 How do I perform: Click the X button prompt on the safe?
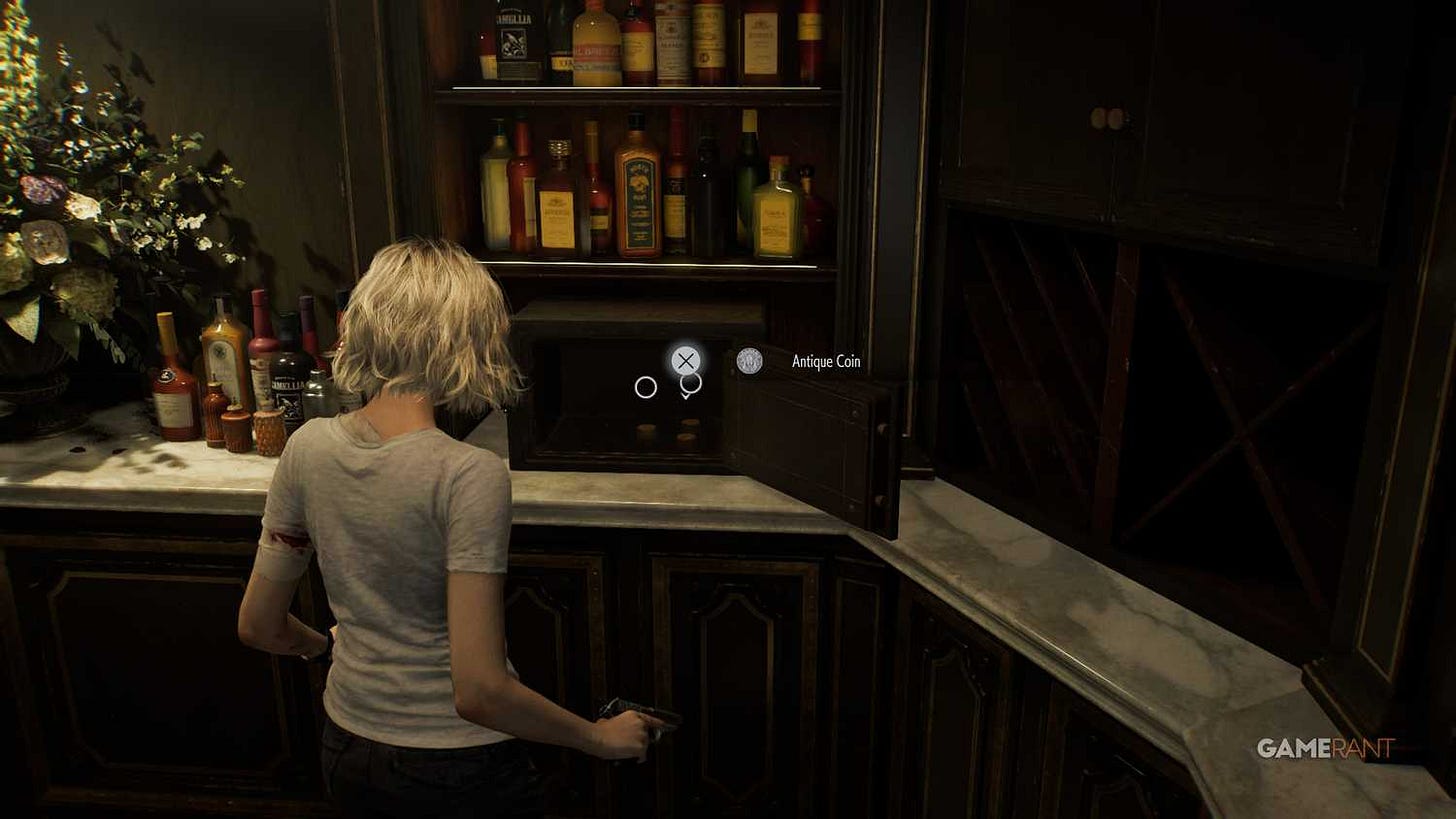tap(685, 361)
